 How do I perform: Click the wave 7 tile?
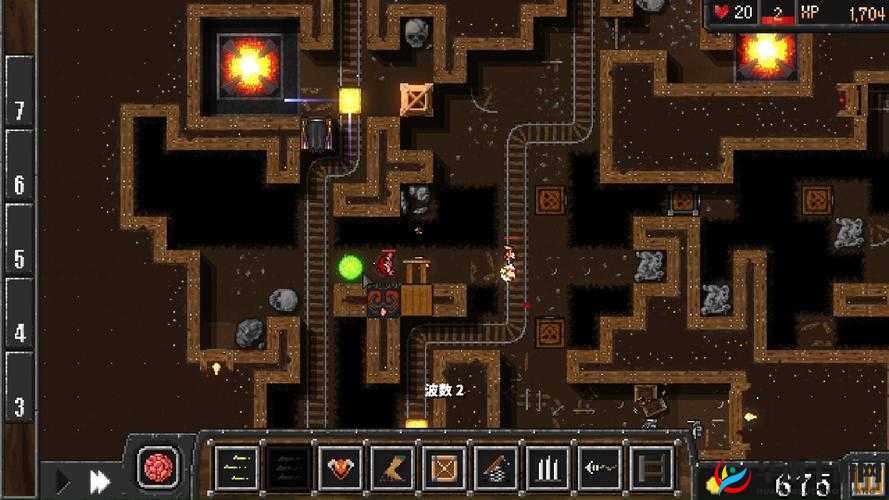click(x=19, y=110)
